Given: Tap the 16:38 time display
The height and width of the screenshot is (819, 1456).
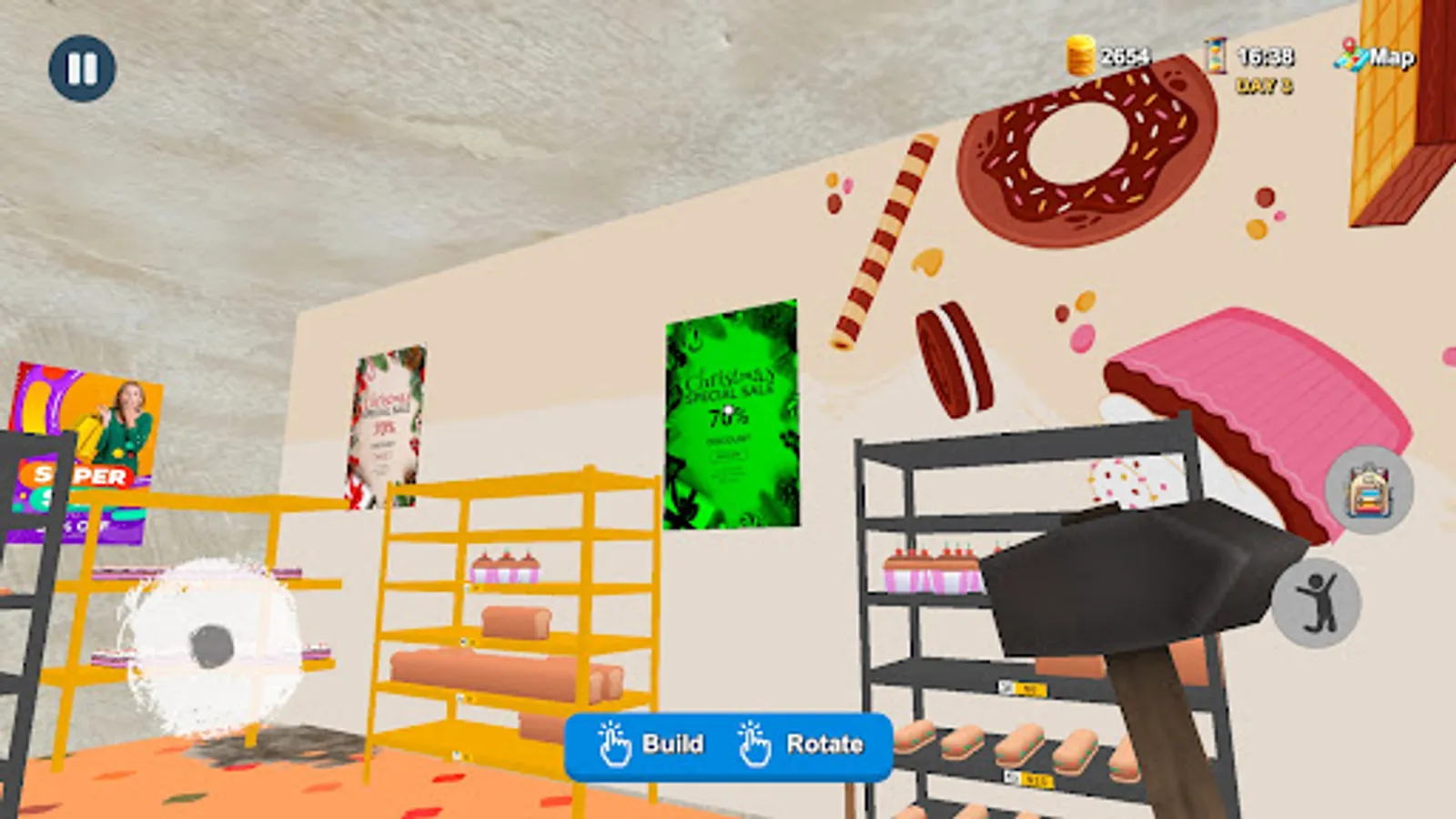Looking at the screenshot, I should pyautogui.click(x=1265, y=57).
